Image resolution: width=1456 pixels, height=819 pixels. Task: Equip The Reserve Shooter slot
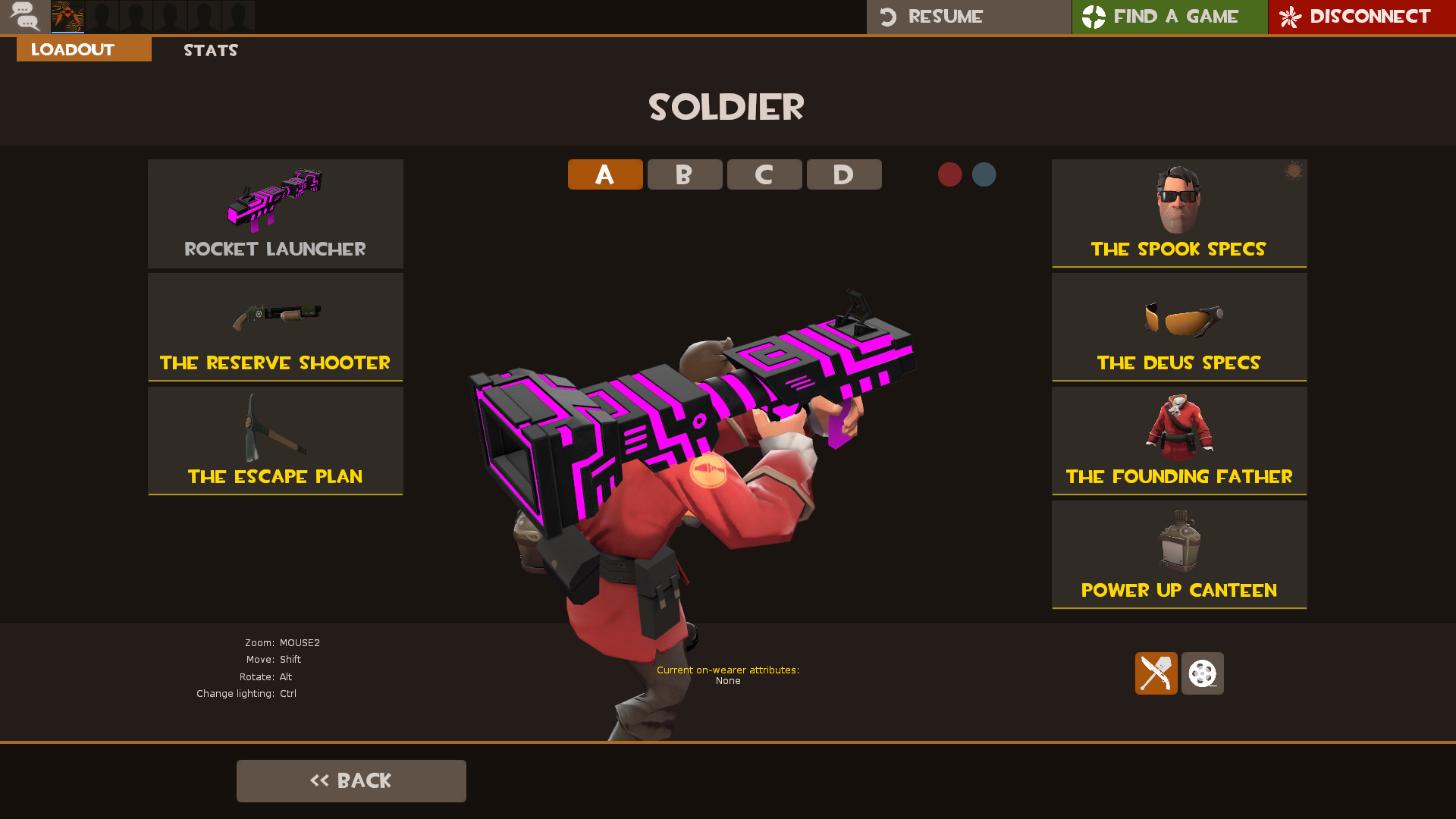pyautogui.click(x=275, y=327)
